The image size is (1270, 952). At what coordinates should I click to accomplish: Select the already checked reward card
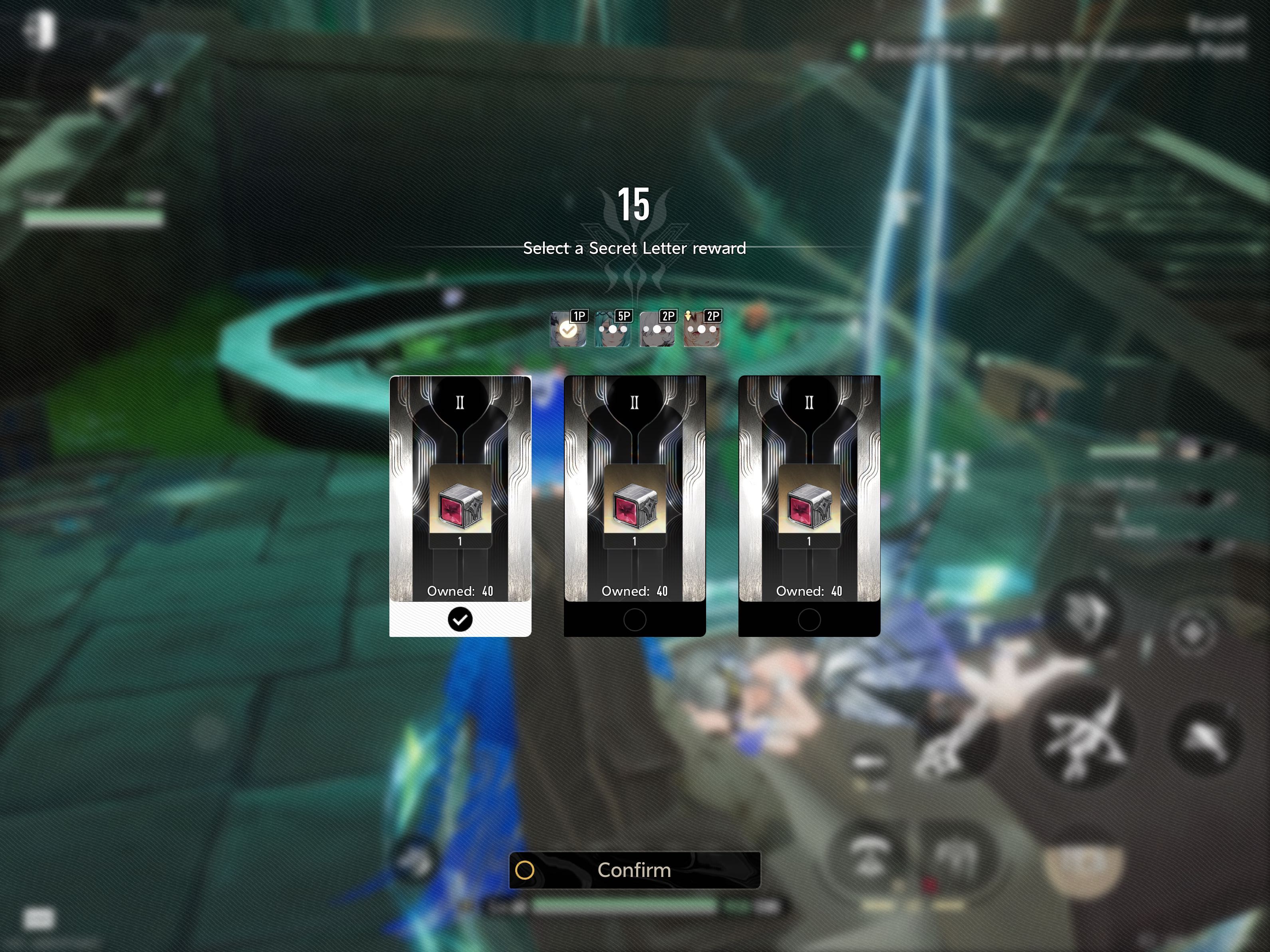click(460, 505)
